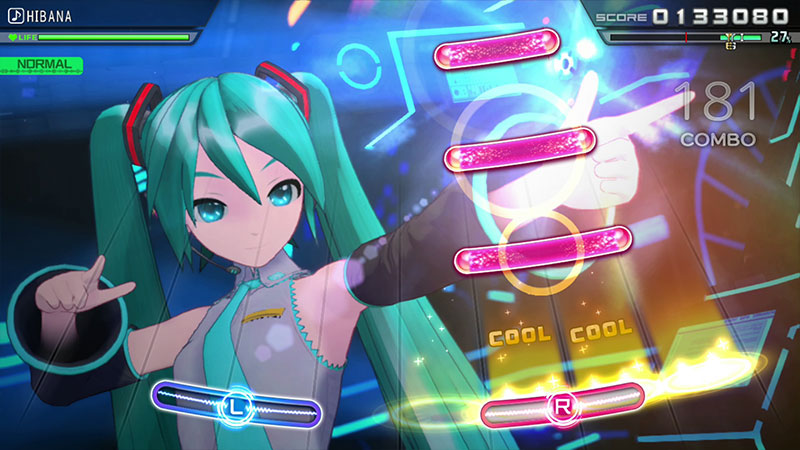800x450 pixels.
Task: Tap the blue L target bar
Action: click(236, 407)
